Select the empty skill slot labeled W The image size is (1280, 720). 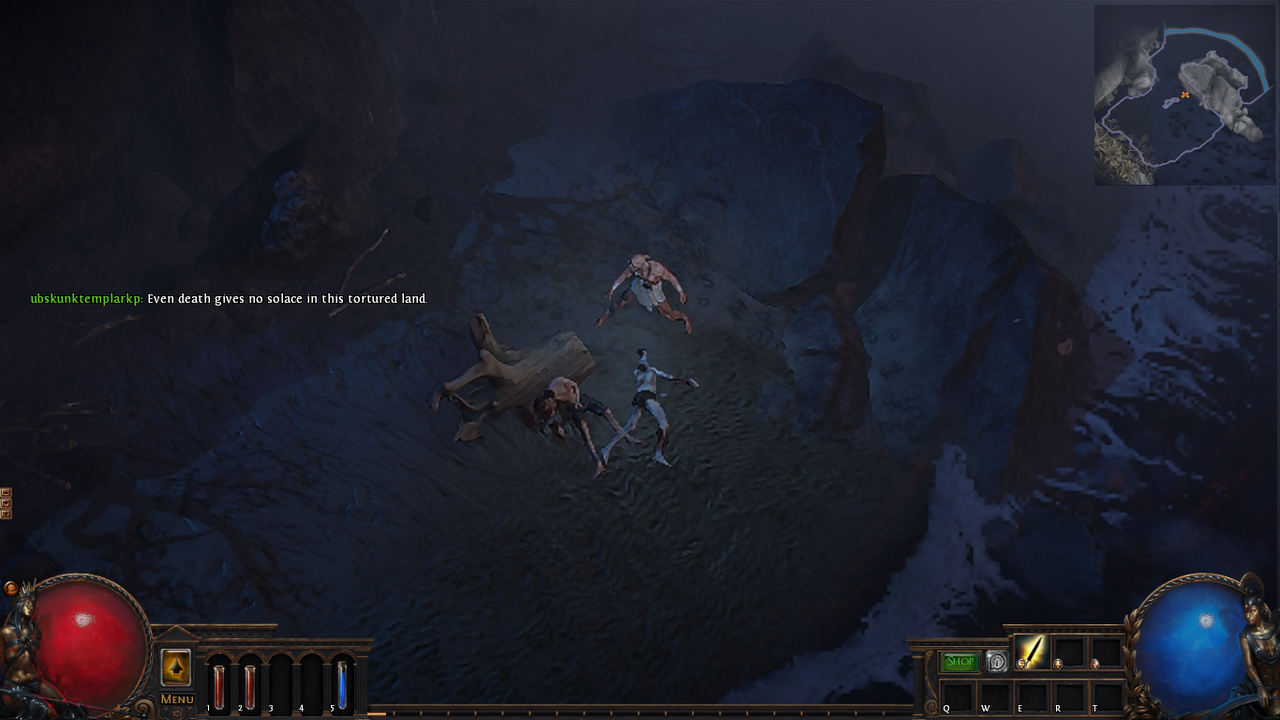point(995,695)
